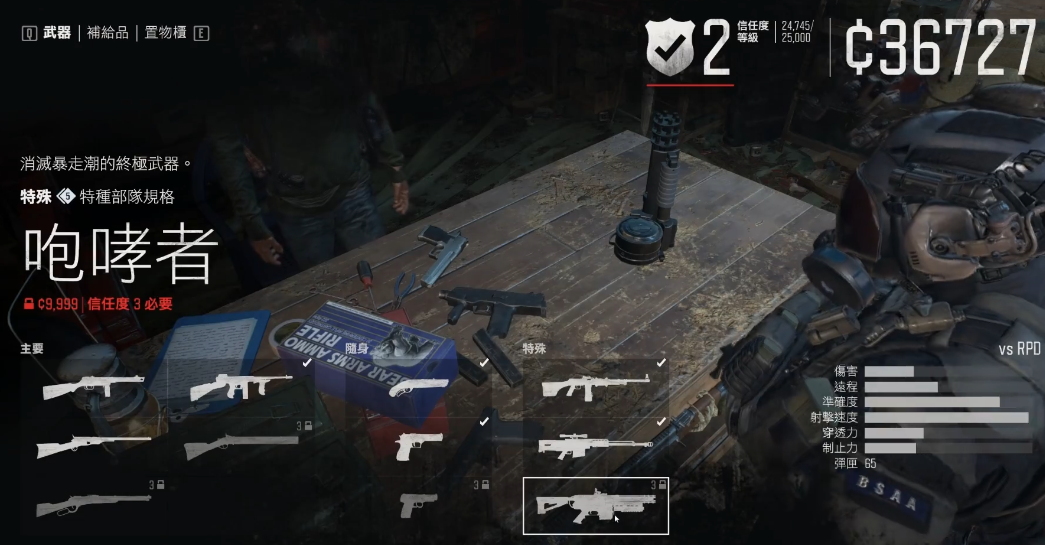
Task: Select the highlighted 咆哮者 special weapon
Action: click(594, 505)
